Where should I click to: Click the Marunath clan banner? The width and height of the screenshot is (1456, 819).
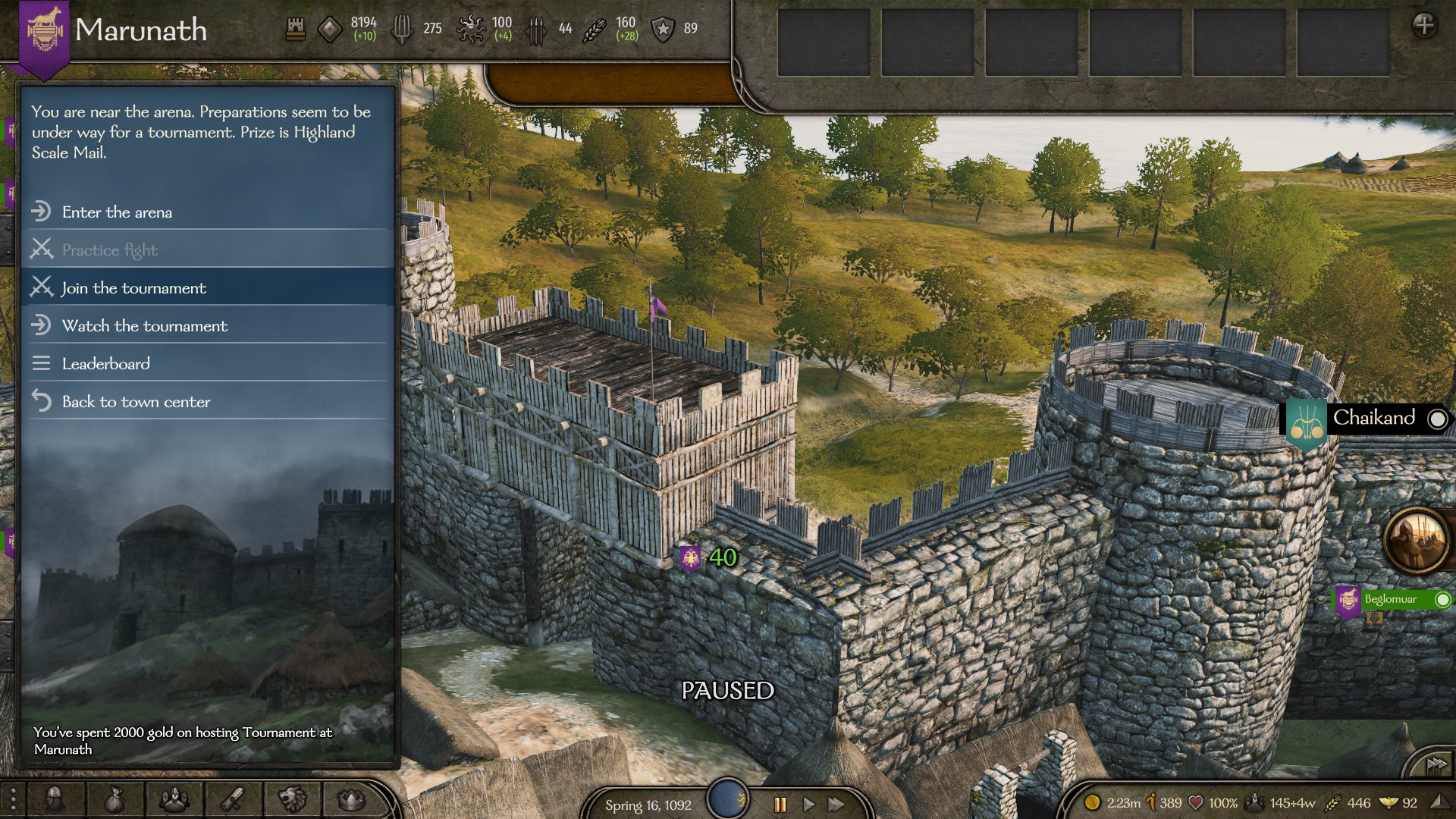(x=44, y=34)
